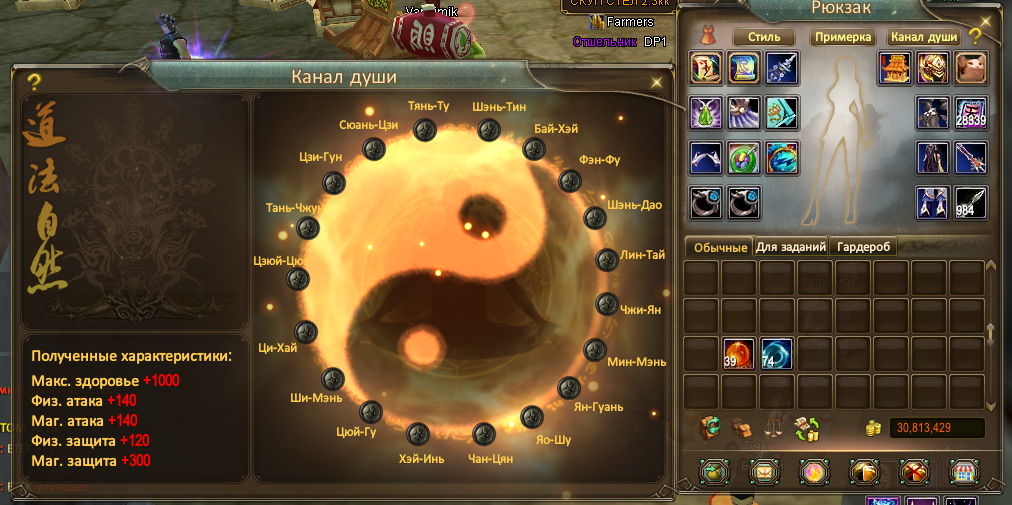Select the equipped hamster pet icon

click(971, 68)
